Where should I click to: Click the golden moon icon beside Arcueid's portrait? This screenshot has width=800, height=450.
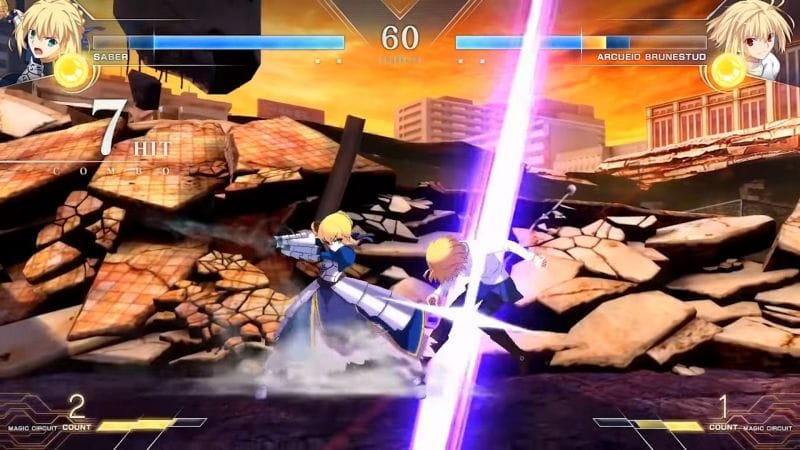(727, 69)
